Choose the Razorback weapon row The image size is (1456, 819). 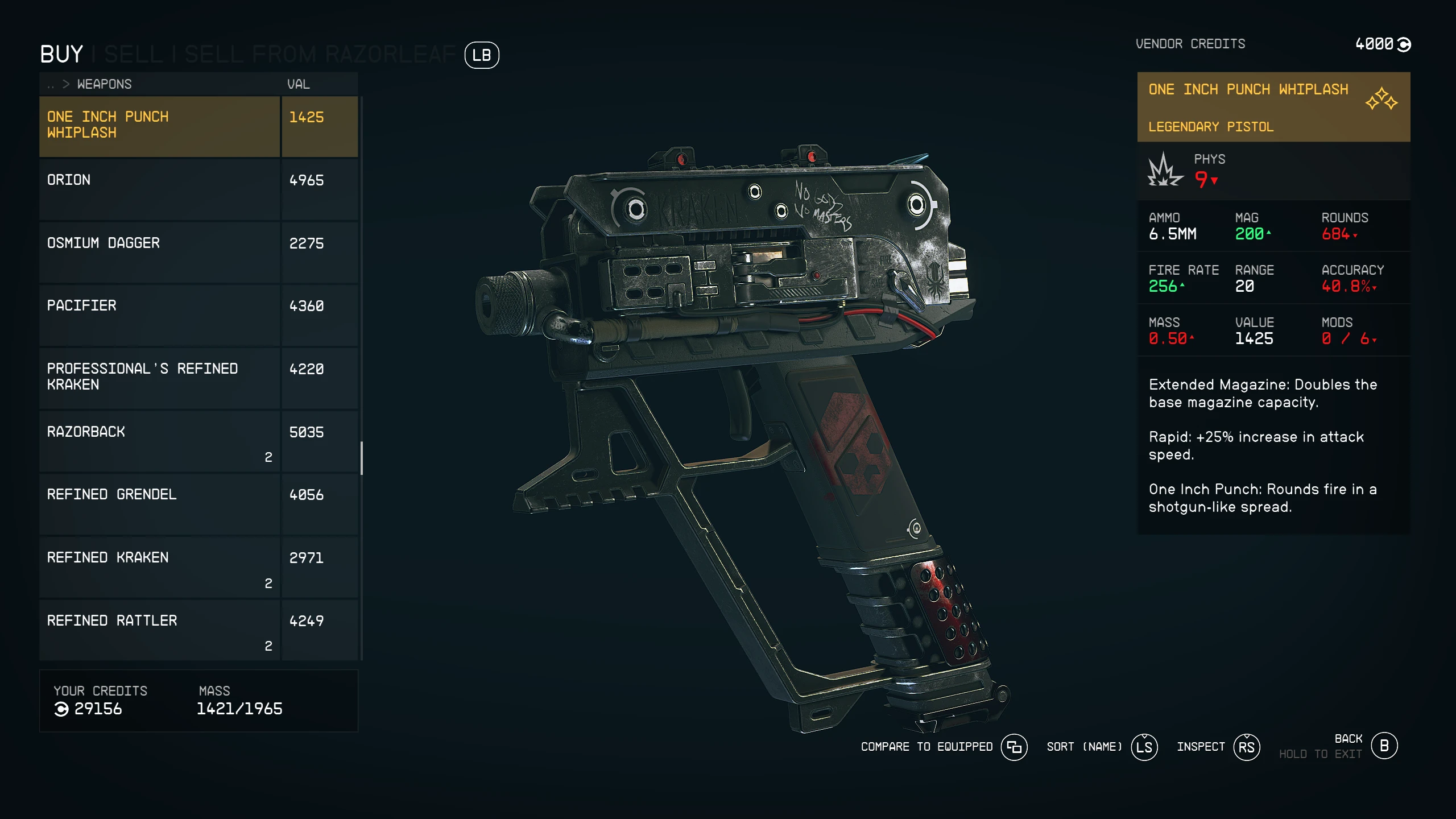click(x=159, y=441)
